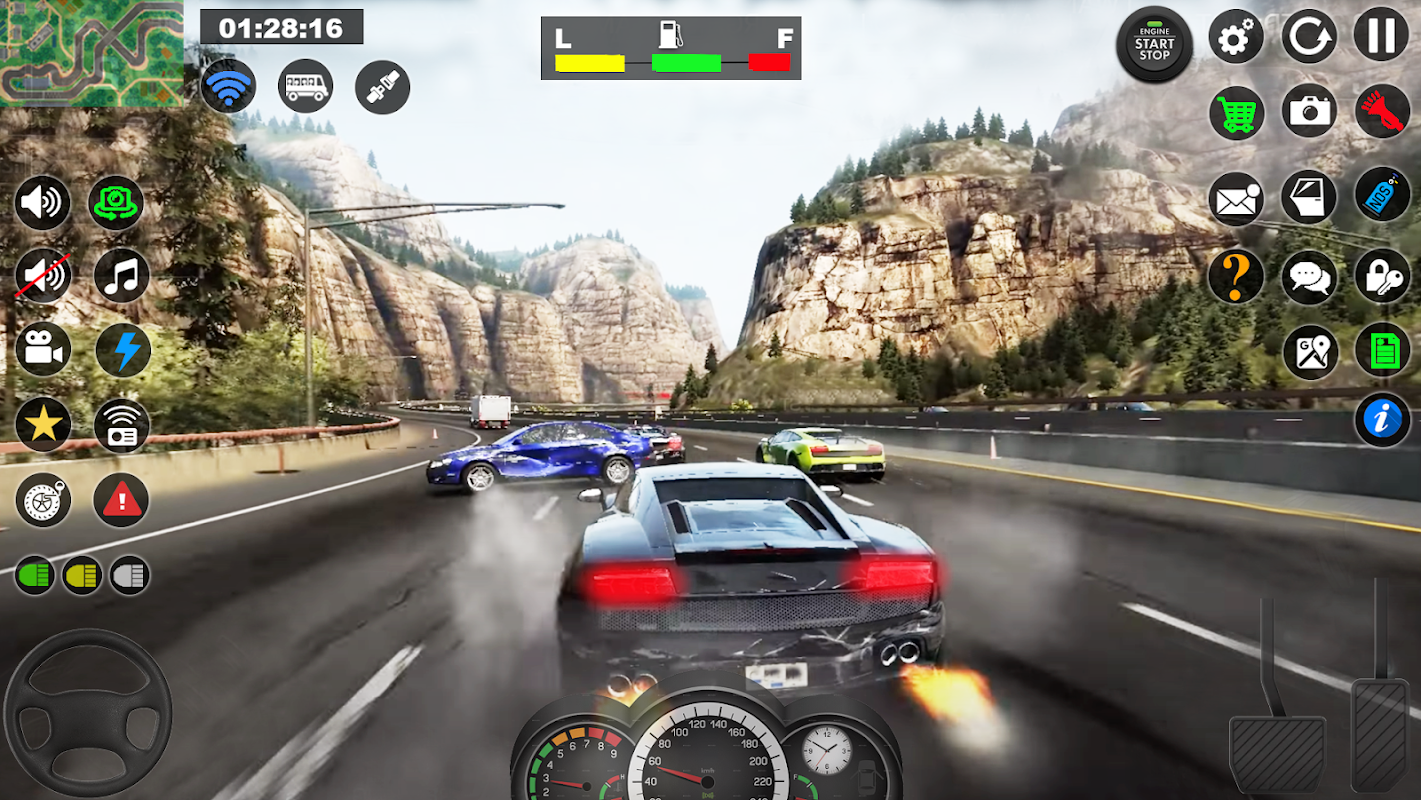Take a photo with the camera icon

click(1309, 111)
